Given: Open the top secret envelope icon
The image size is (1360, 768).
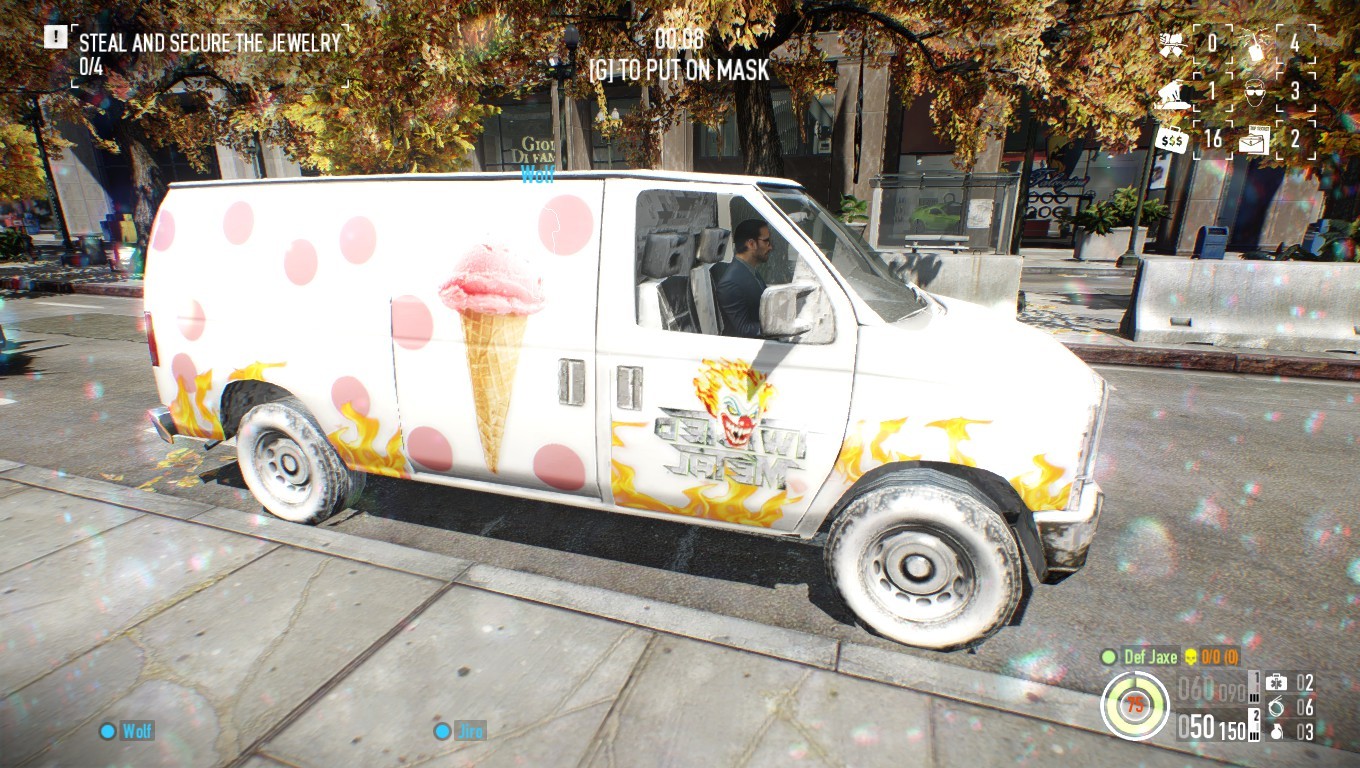Looking at the screenshot, I should coord(1253,142).
